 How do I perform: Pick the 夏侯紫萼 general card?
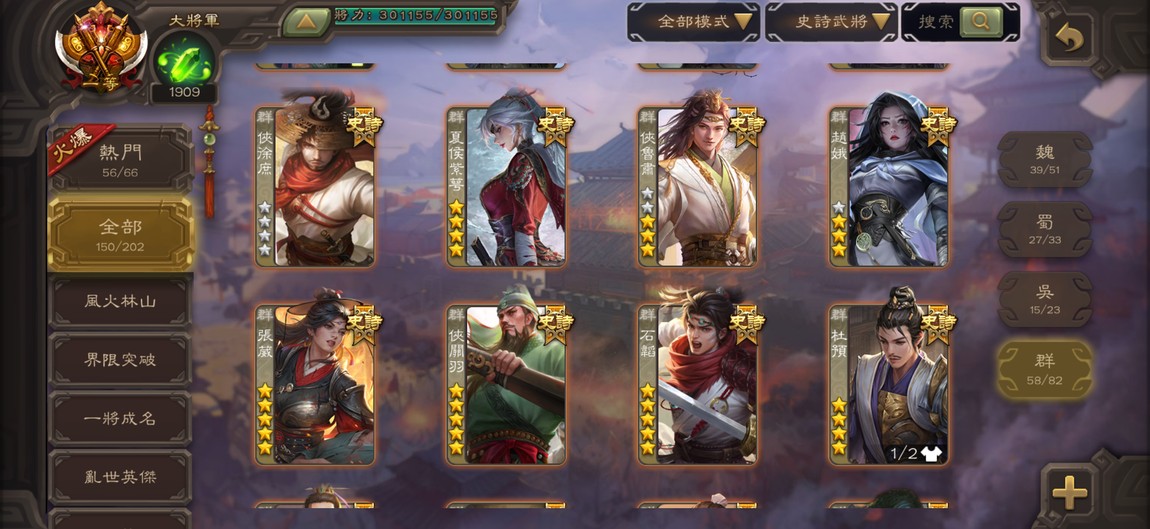(x=507, y=187)
